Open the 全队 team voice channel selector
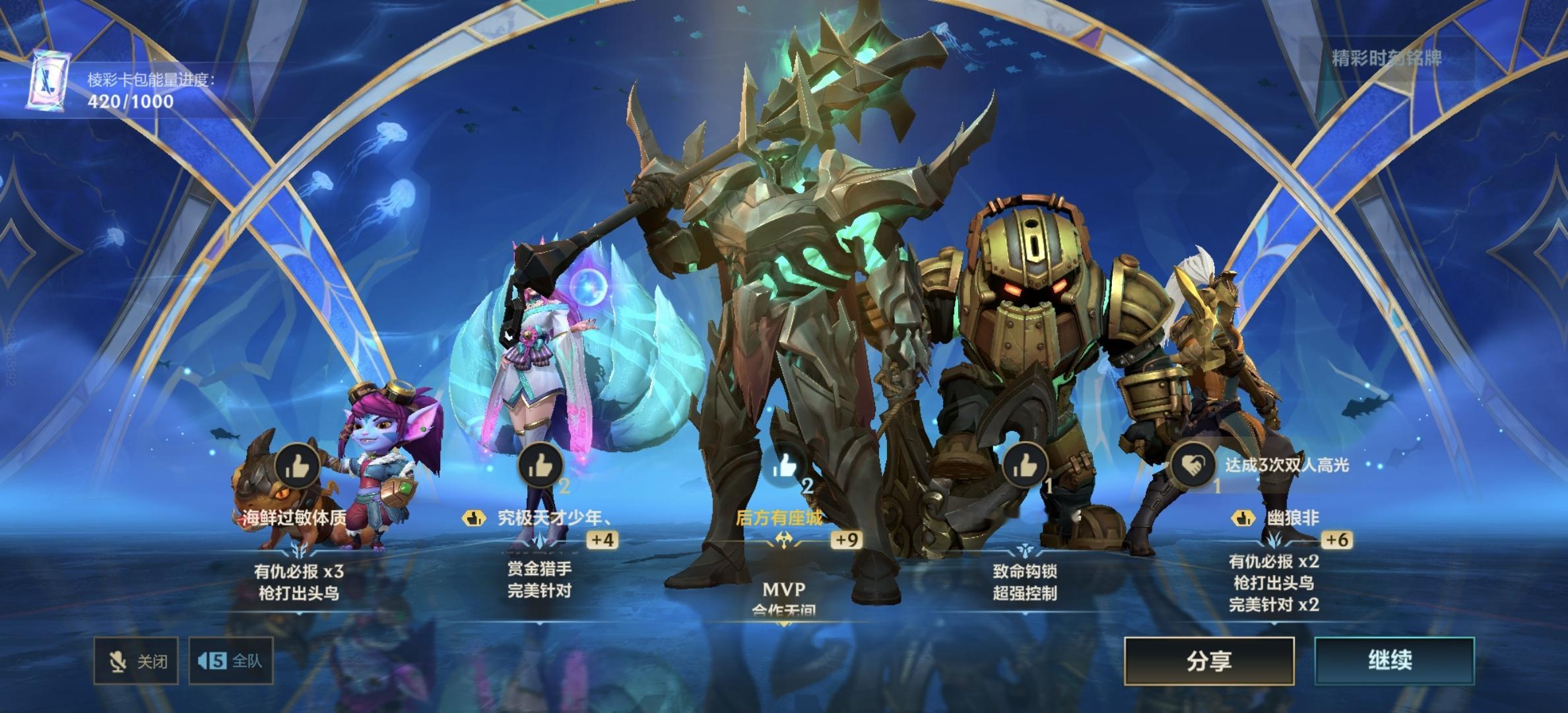The height and width of the screenshot is (713, 1568). click(231, 661)
